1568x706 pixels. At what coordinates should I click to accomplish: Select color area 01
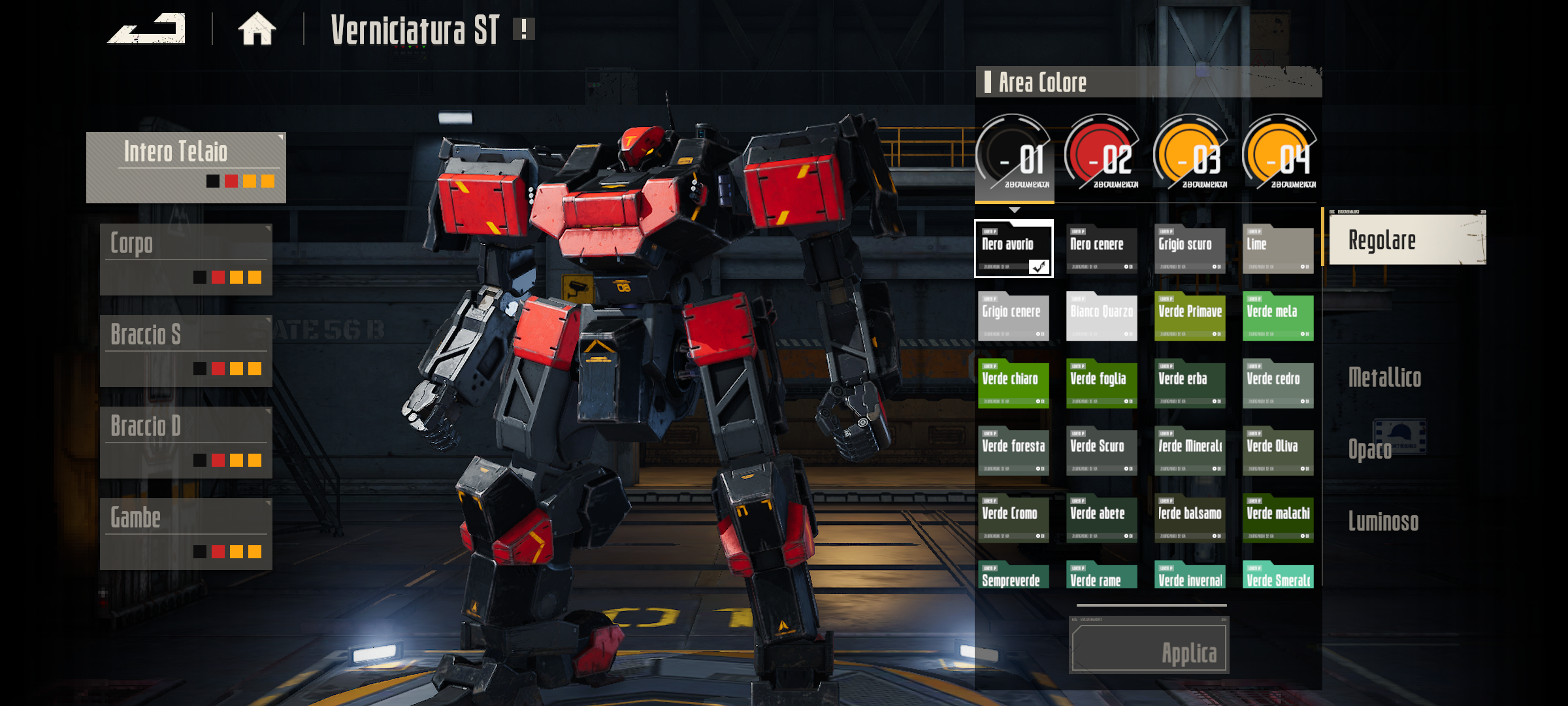click(x=1013, y=156)
